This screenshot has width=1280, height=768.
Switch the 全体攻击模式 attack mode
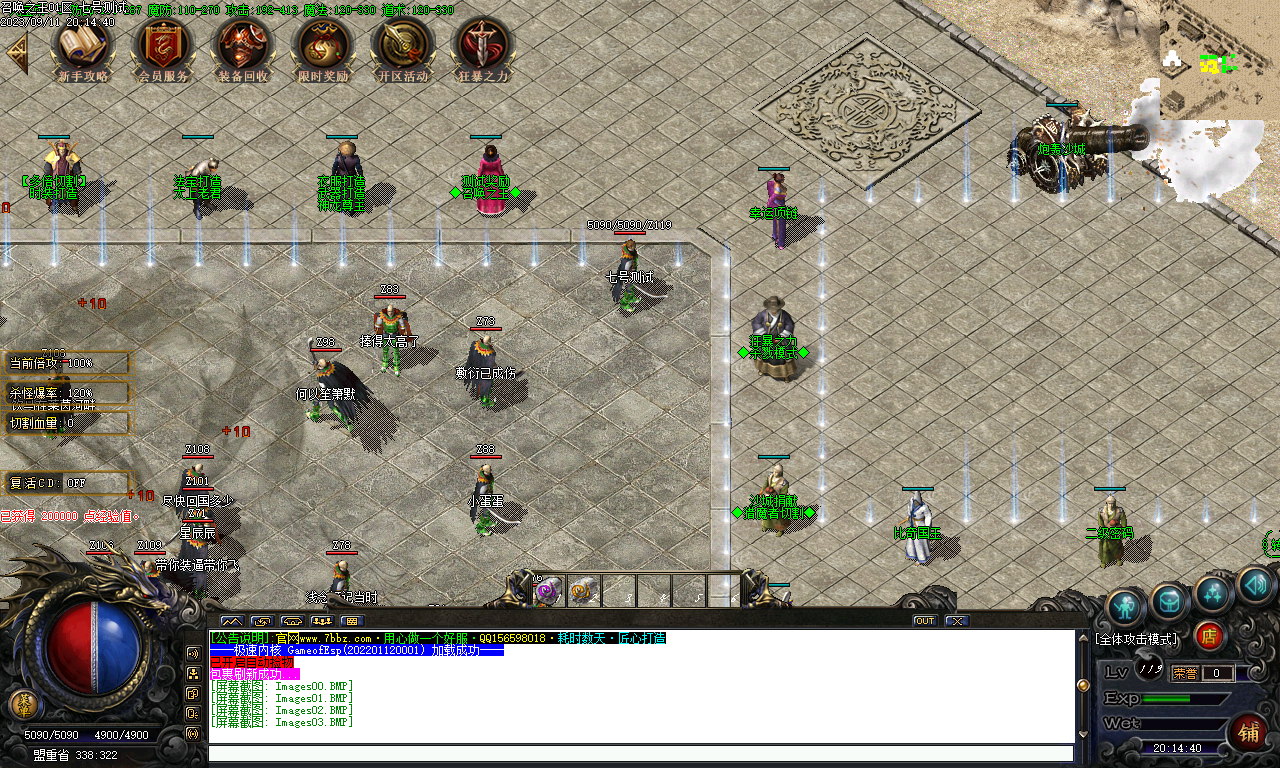1136,638
